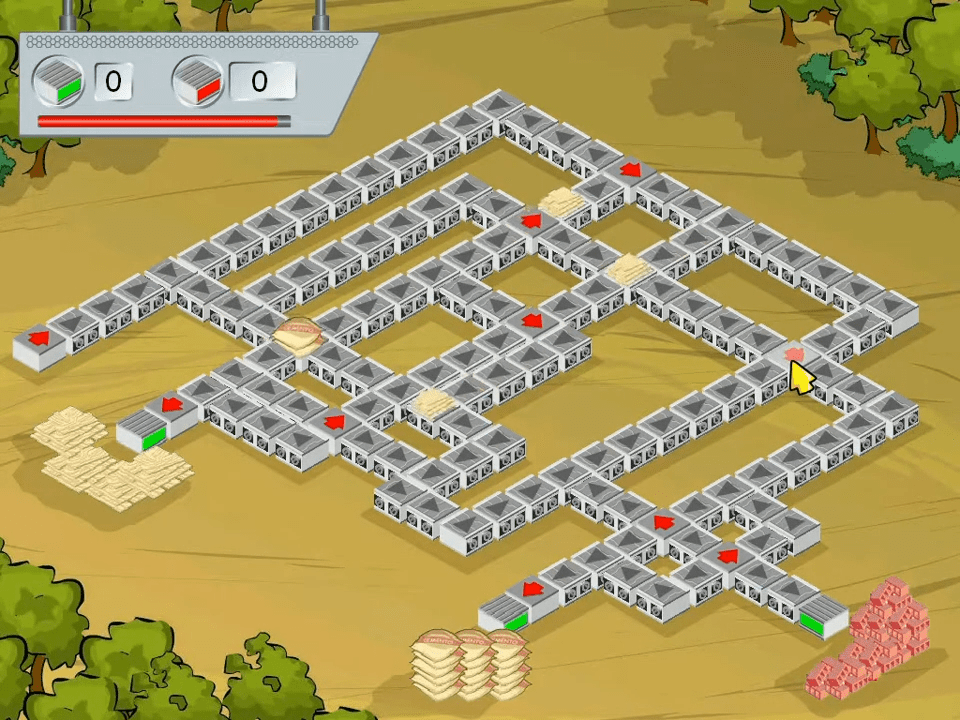960x720 pixels.
Task: Toggle the highlighted arrow switch under the cursor
Action: pos(794,353)
